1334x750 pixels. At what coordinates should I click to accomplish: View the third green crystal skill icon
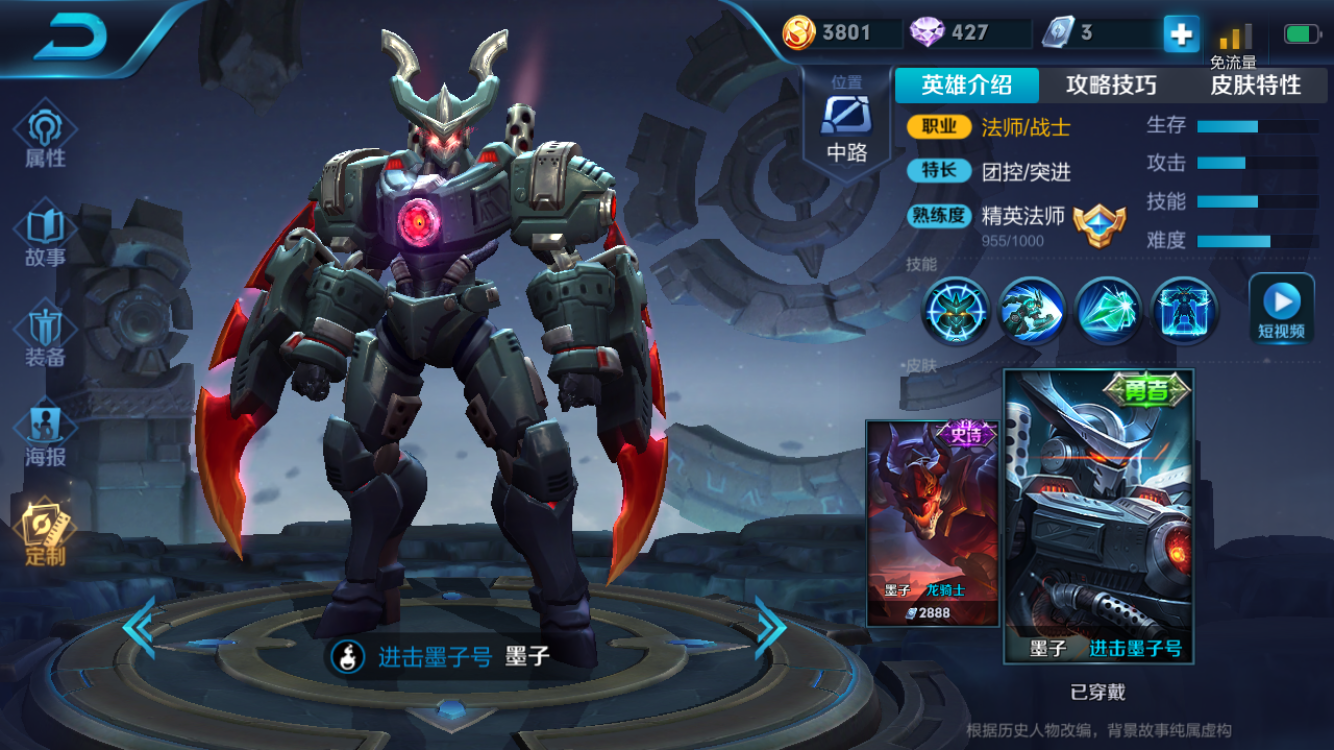point(1108,310)
